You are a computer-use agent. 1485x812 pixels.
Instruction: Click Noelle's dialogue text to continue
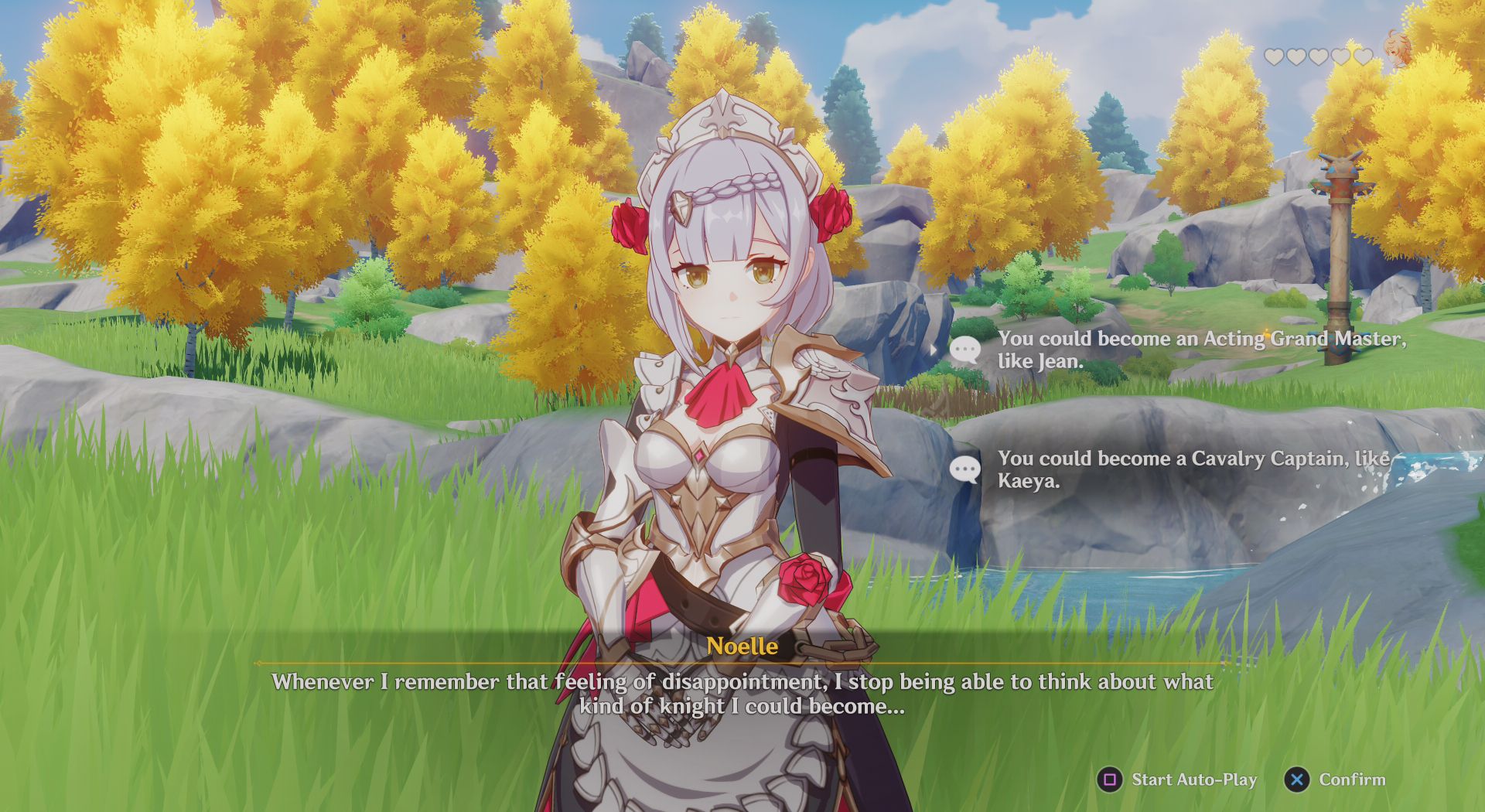point(741,694)
